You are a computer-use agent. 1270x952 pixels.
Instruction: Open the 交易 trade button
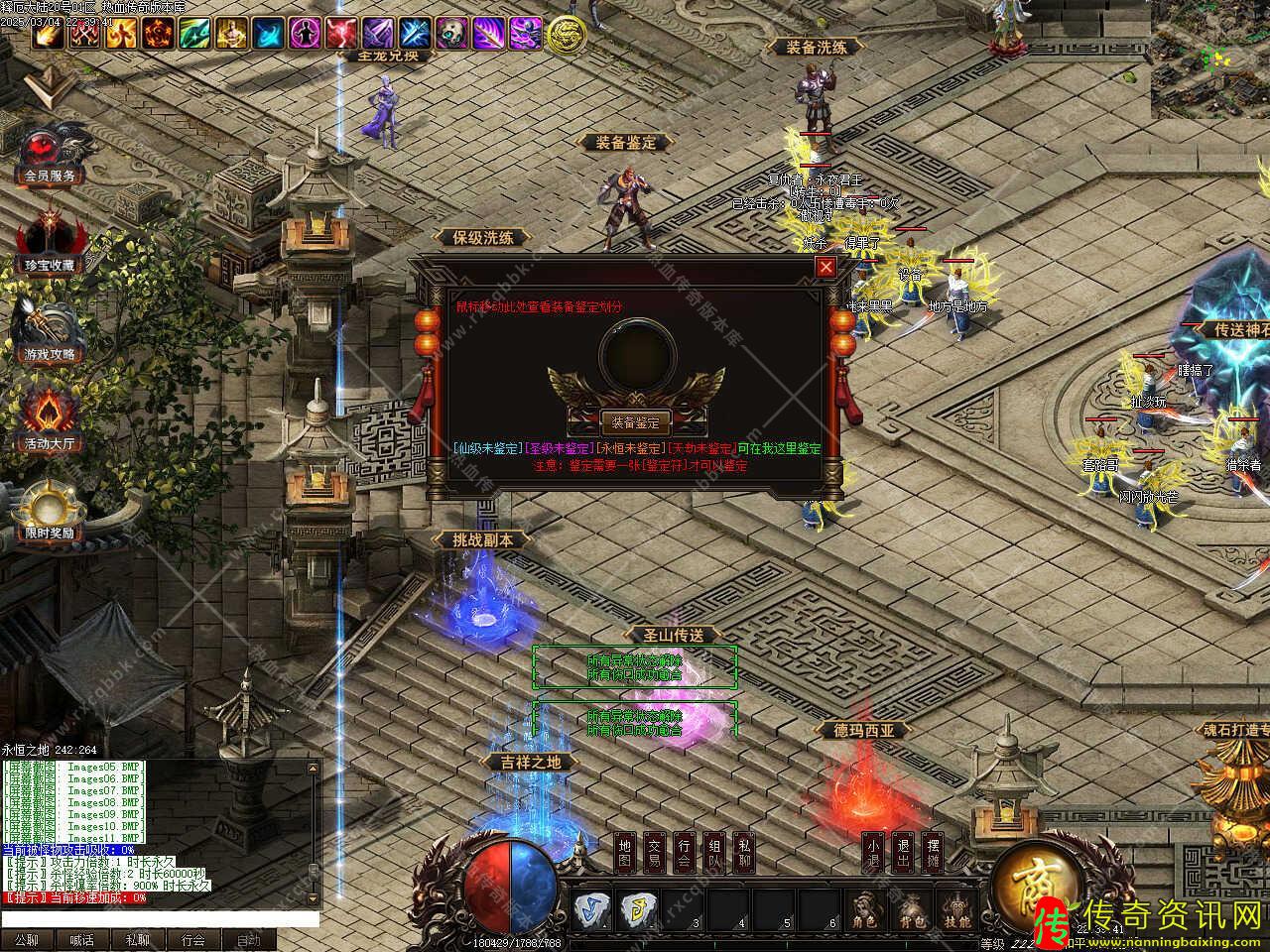655,853
